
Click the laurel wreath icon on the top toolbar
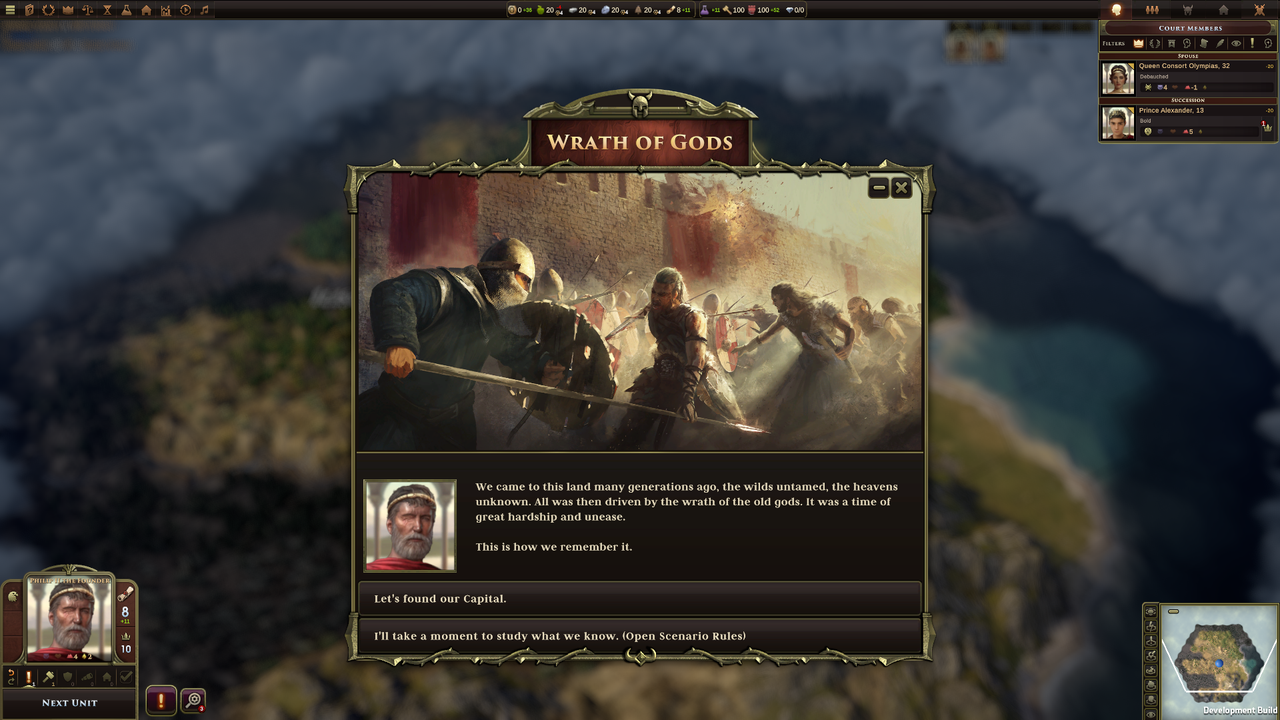49,10
